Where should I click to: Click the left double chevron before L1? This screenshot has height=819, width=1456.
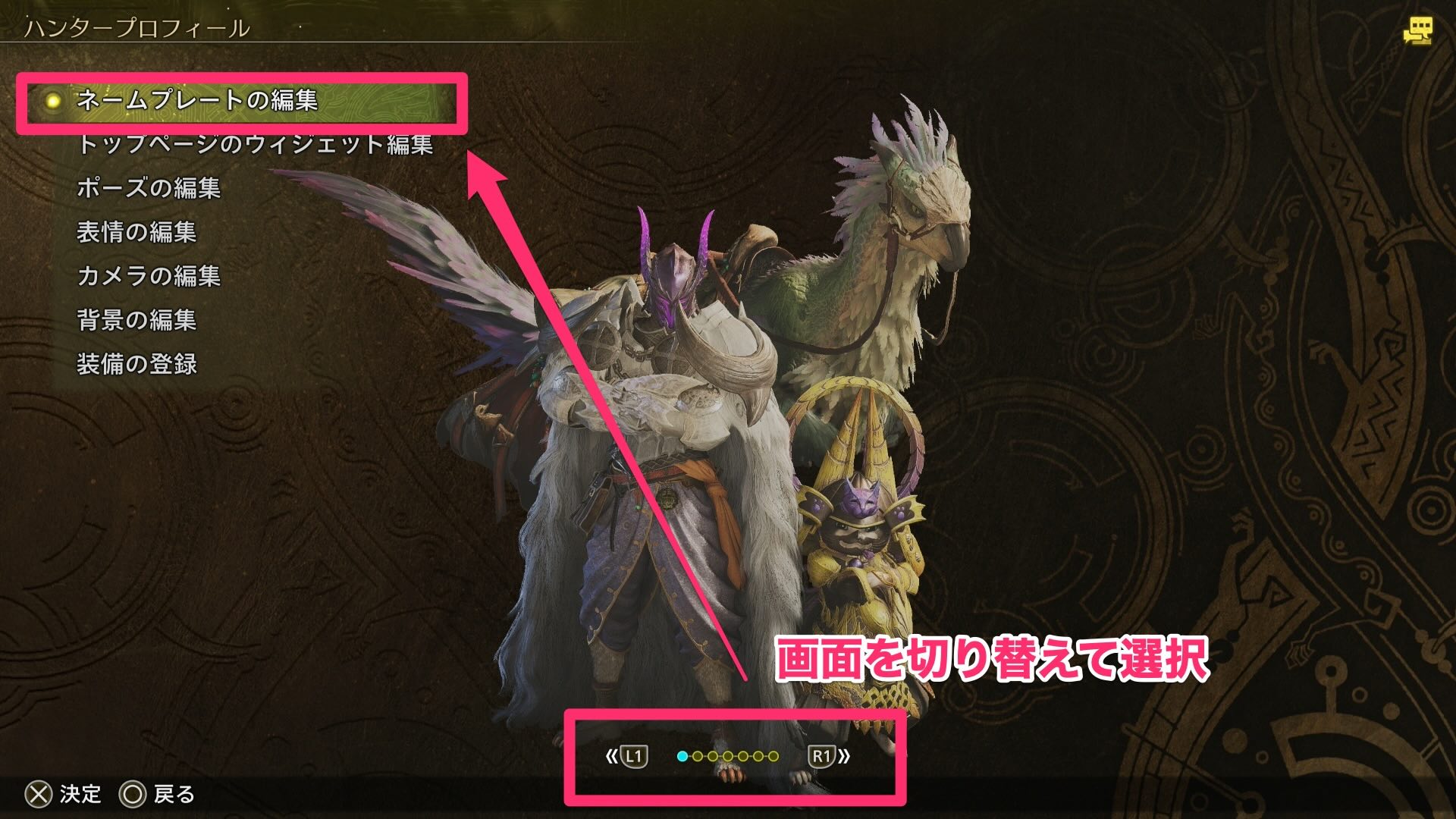(613, 756)
